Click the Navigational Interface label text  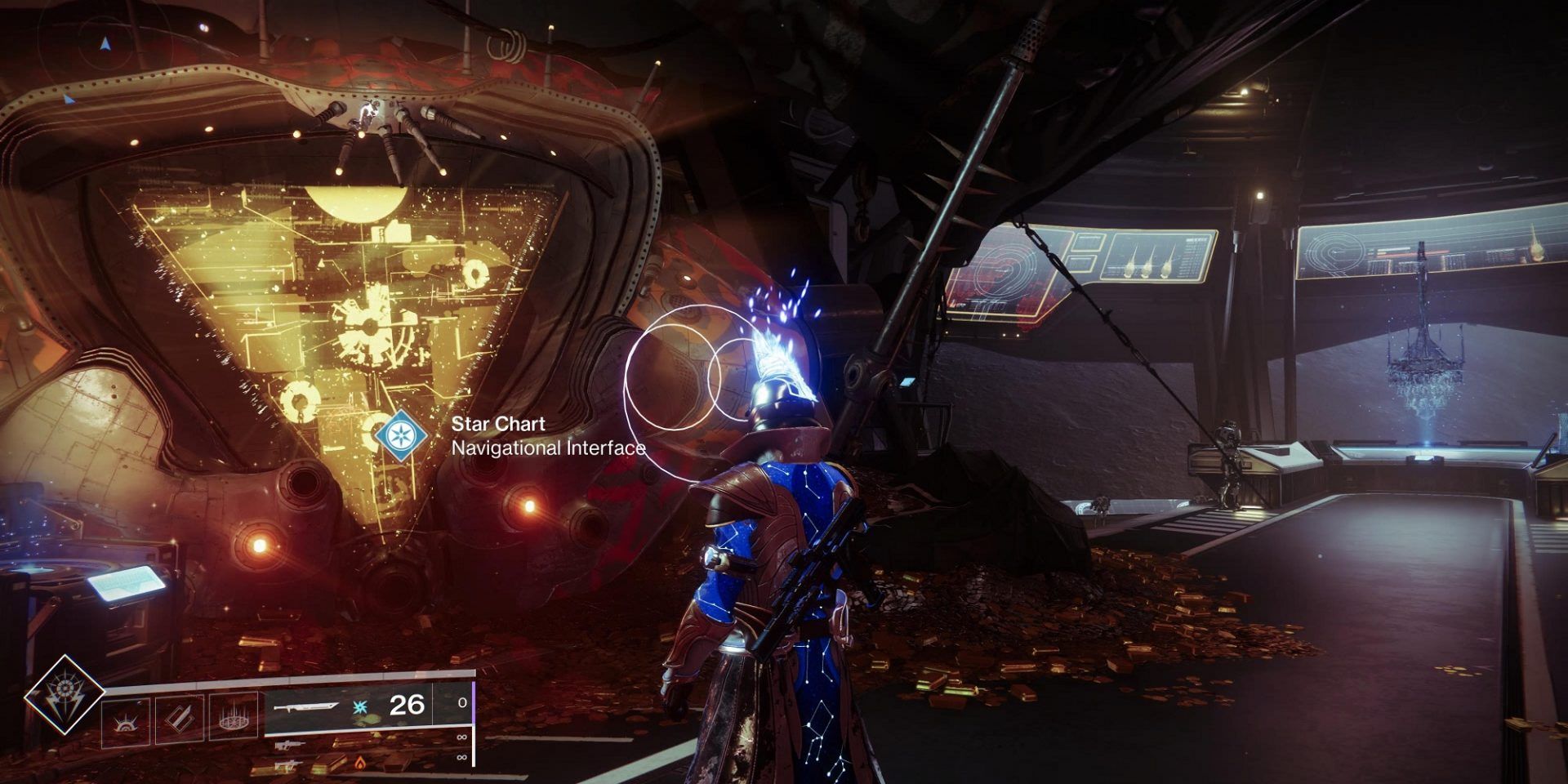549,447
